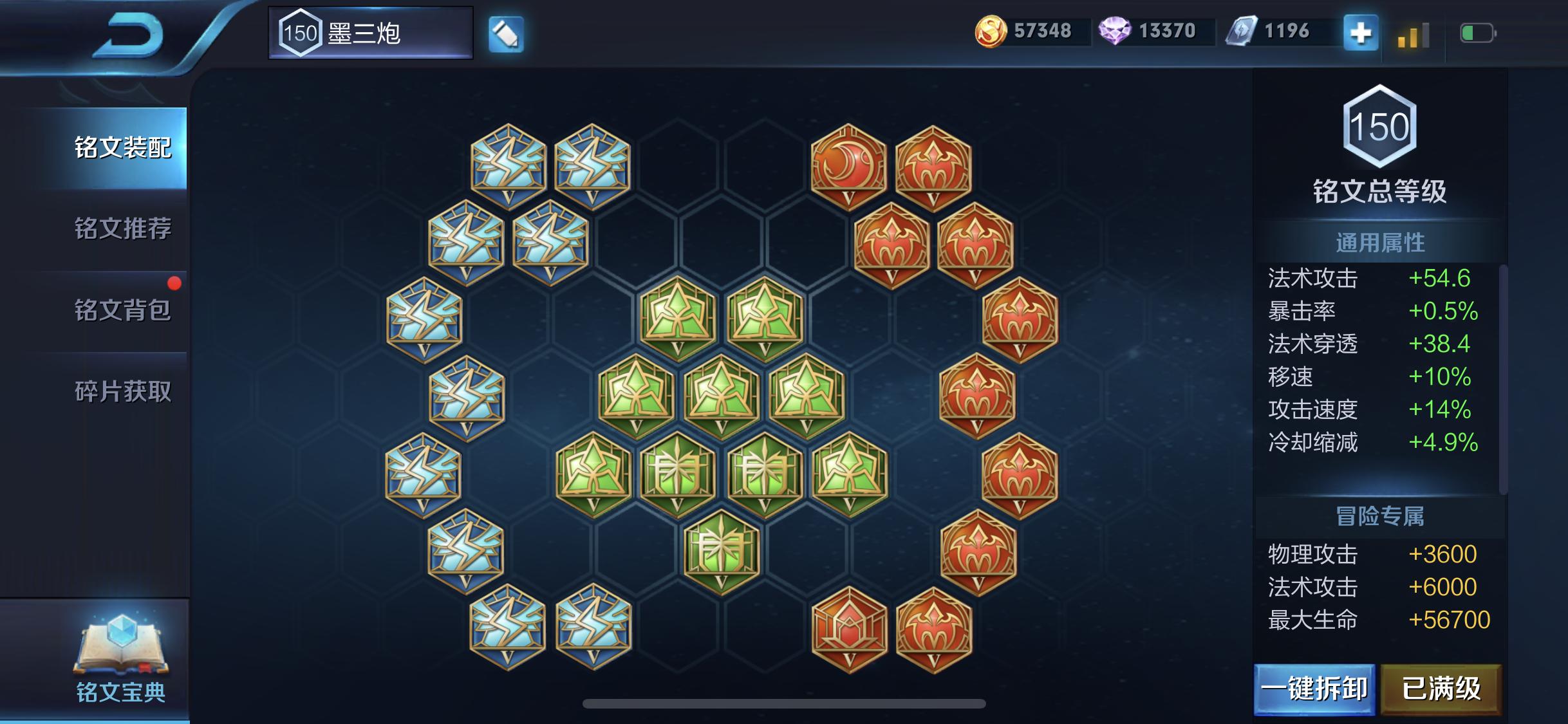Image resolution: width=1568 pixels, height=724 pixels.
Task: Click the gold coin currency icon
Action: (990, 32)
